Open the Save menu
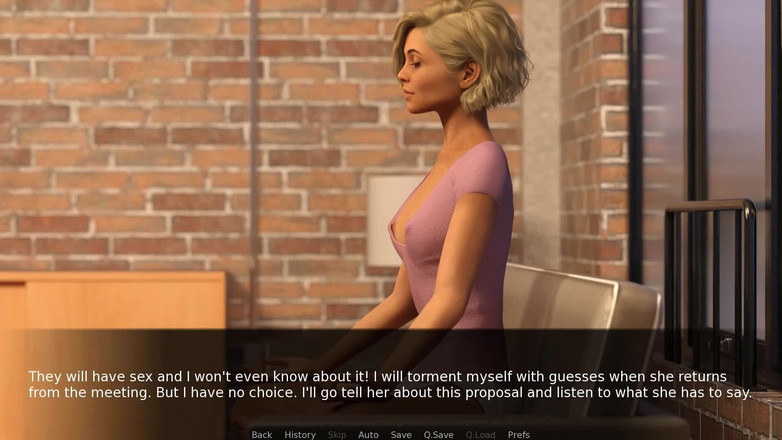 click(x=401, y=434)
